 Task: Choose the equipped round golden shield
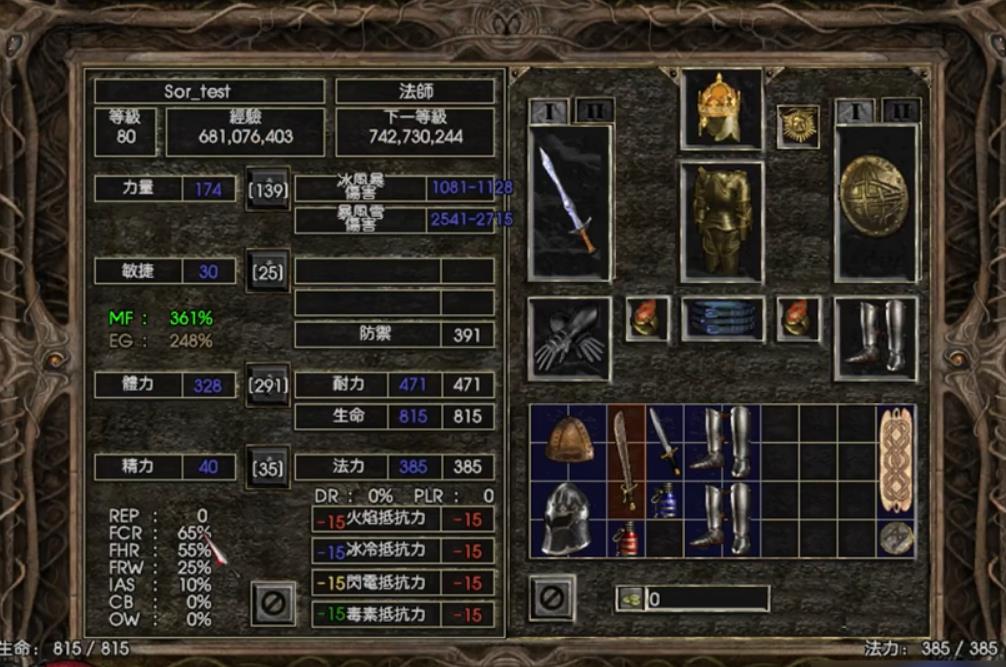(875, 201)
